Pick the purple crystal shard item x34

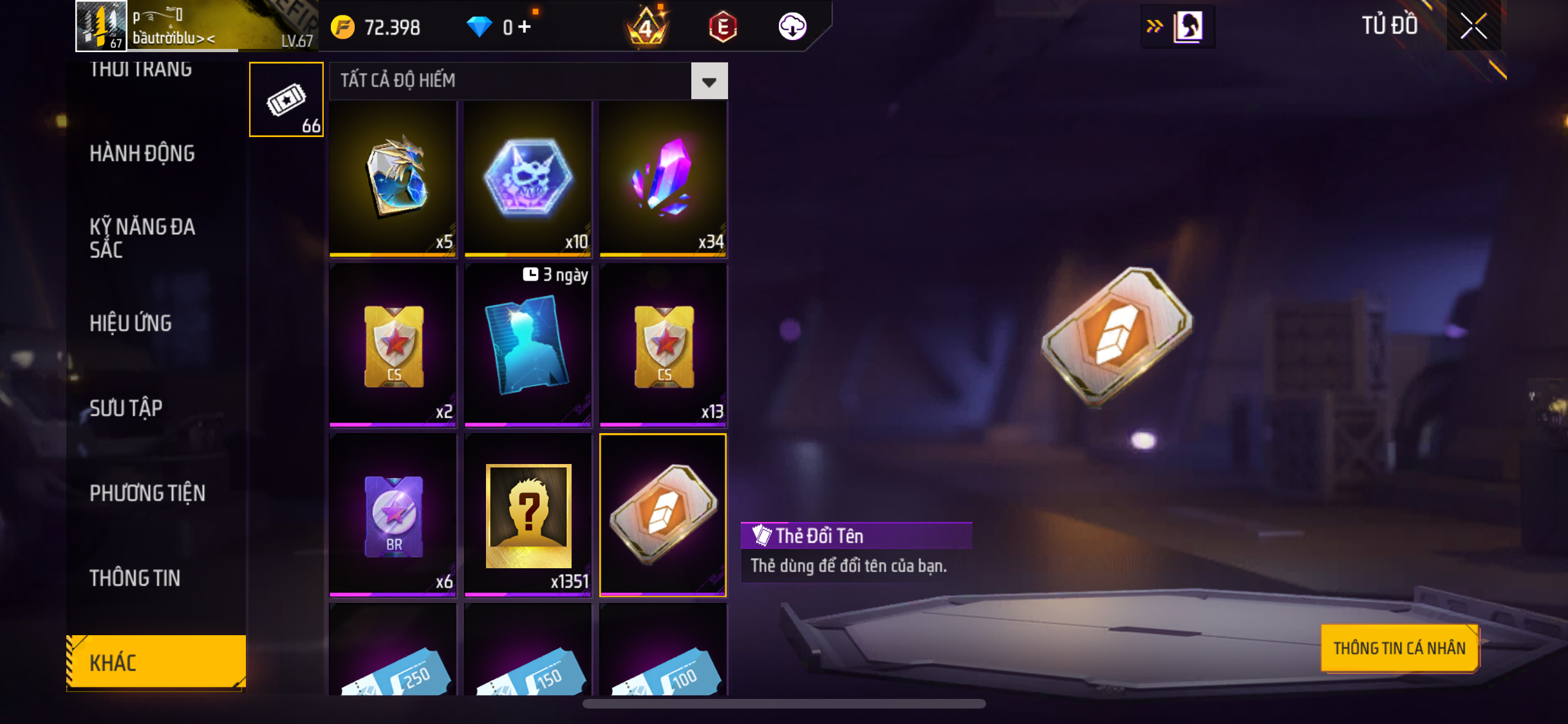(662, 178)
